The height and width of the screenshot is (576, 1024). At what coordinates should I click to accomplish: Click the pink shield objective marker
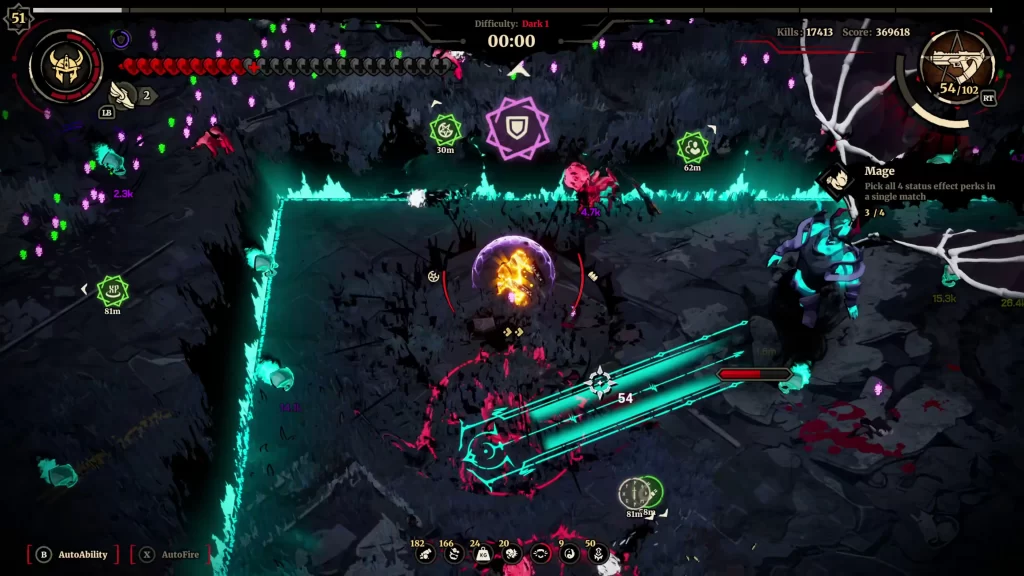click(517, 127)
